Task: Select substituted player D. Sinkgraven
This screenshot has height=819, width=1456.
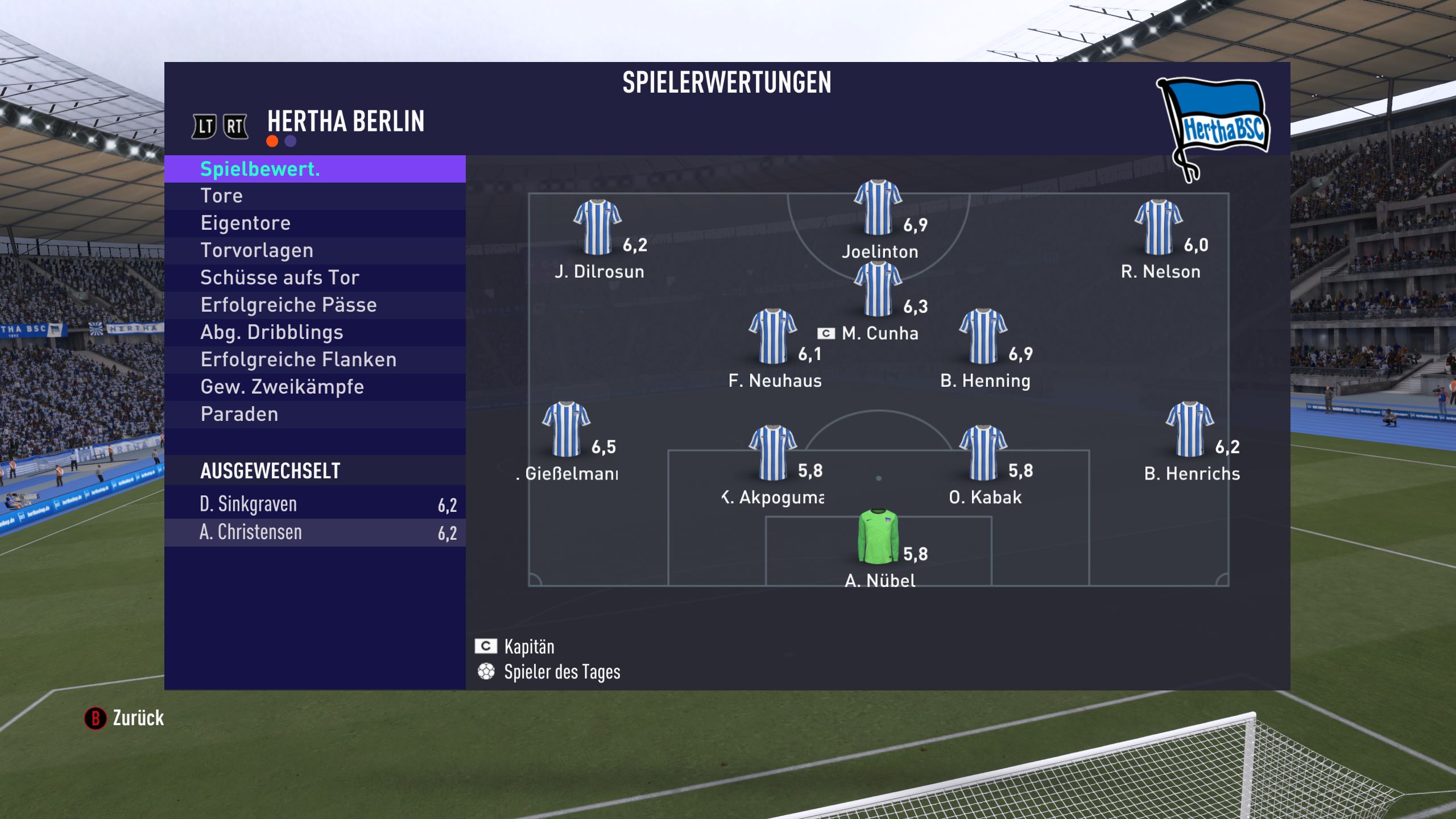Action: pos(315,504)
